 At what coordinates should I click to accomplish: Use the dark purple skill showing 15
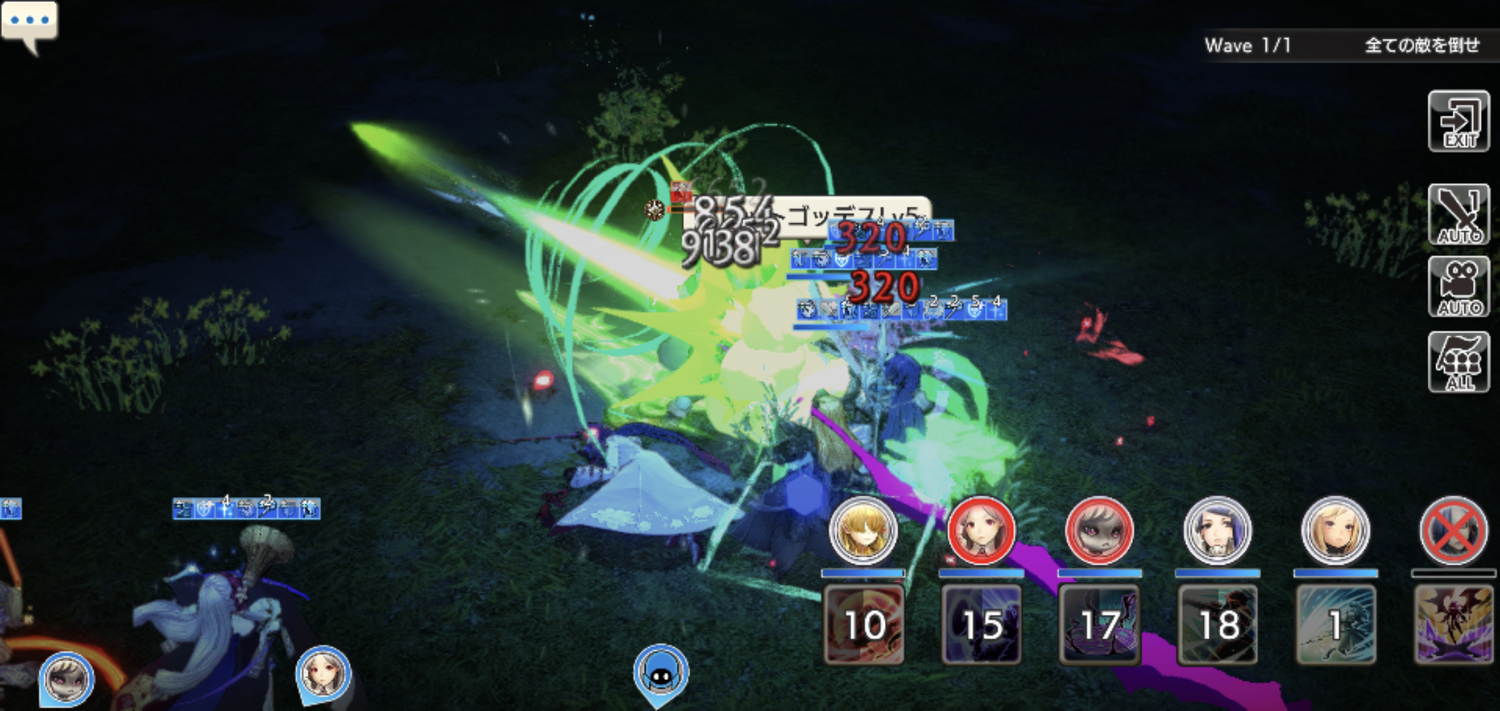(x=981, y=625)
